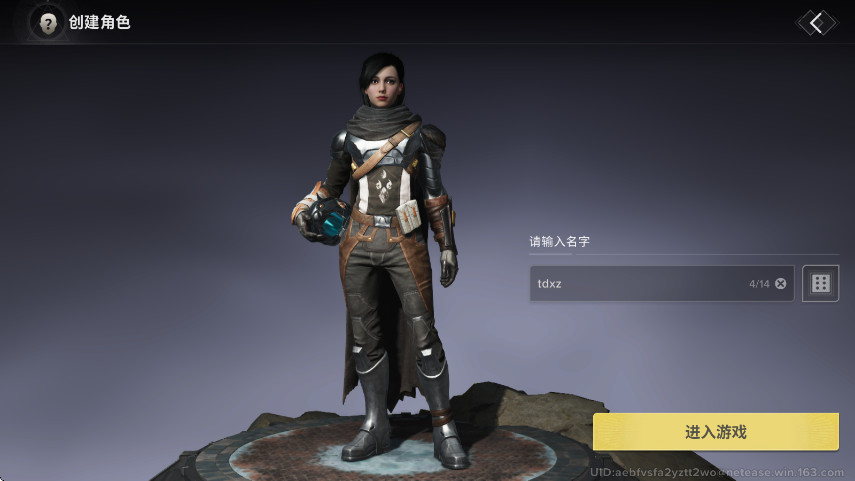Open the question mark help icon
Viewport: 855px width, 481px height.
pyautogui.click(x=47, y=23)
